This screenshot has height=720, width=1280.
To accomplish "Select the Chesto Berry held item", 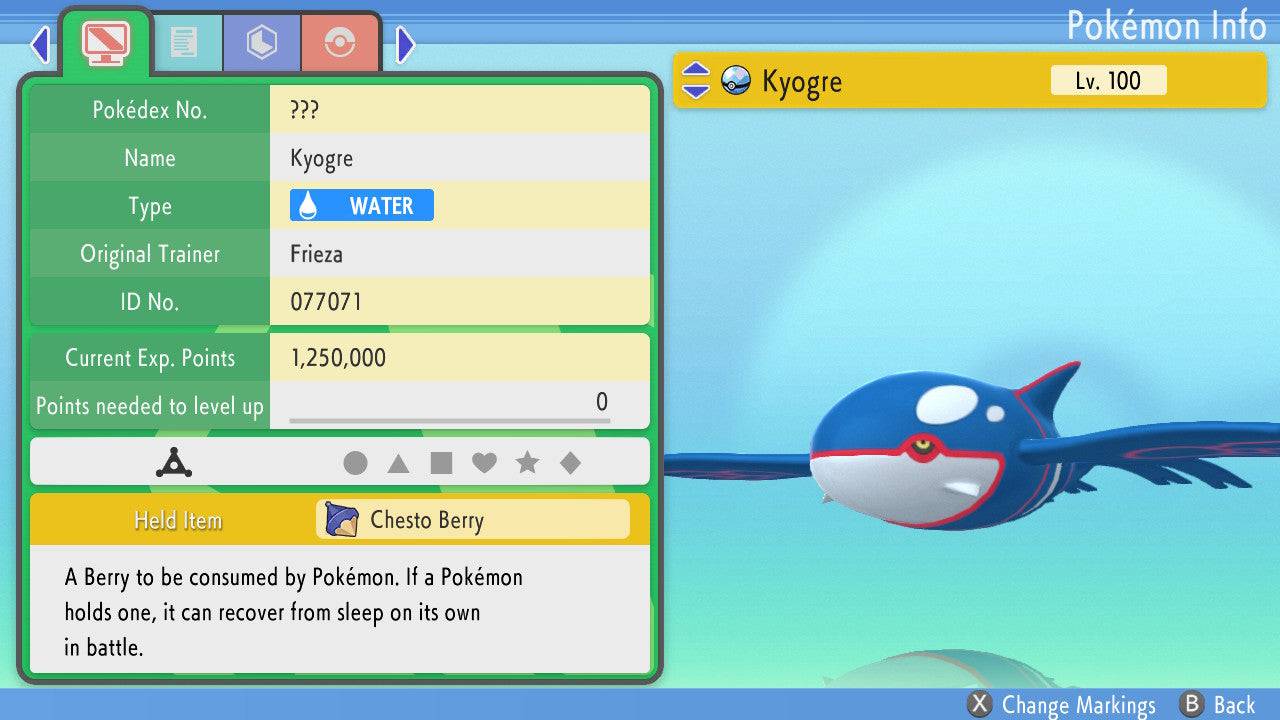I will [473, 520].
